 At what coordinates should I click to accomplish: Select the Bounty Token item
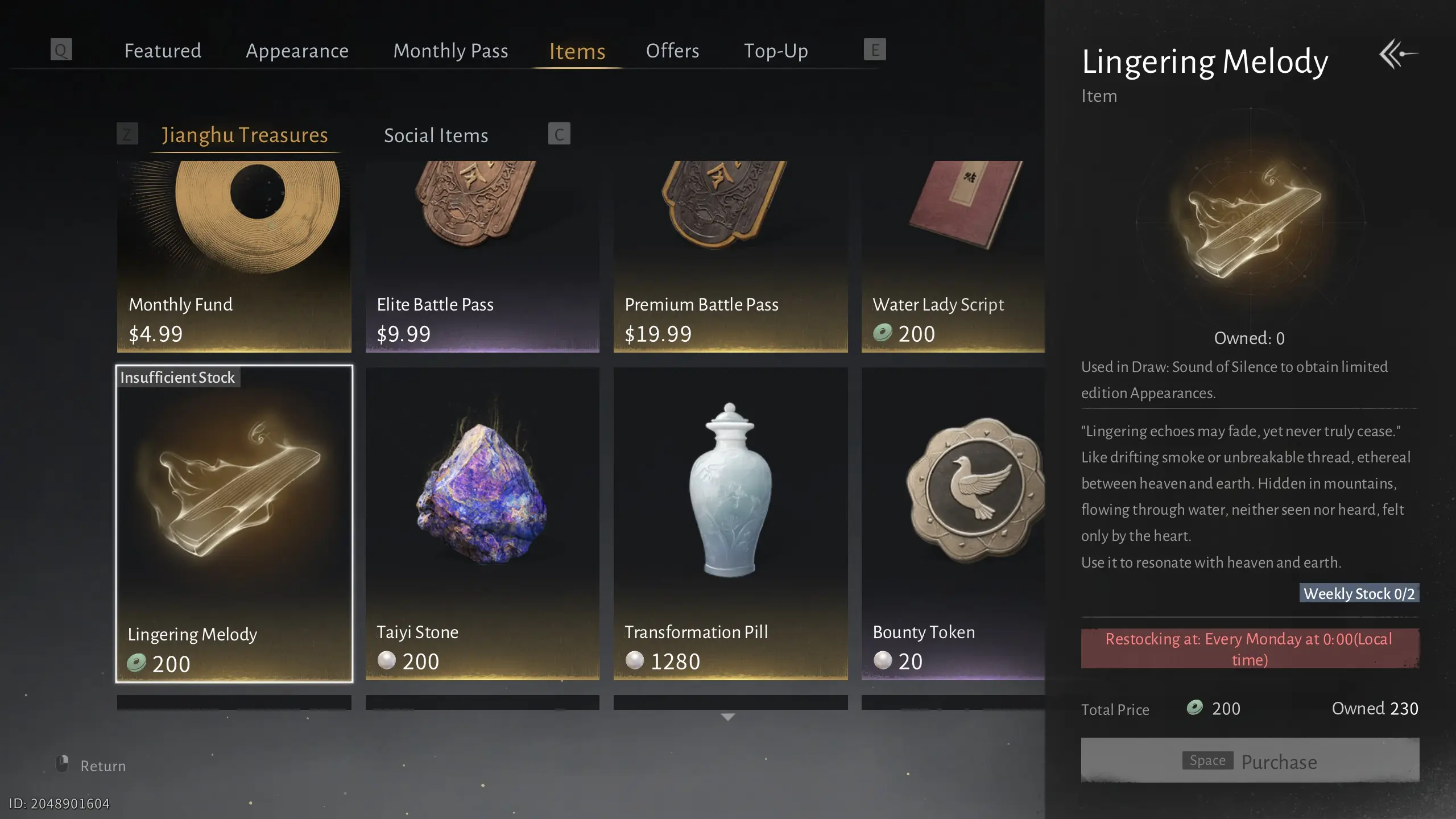[953, 523]
